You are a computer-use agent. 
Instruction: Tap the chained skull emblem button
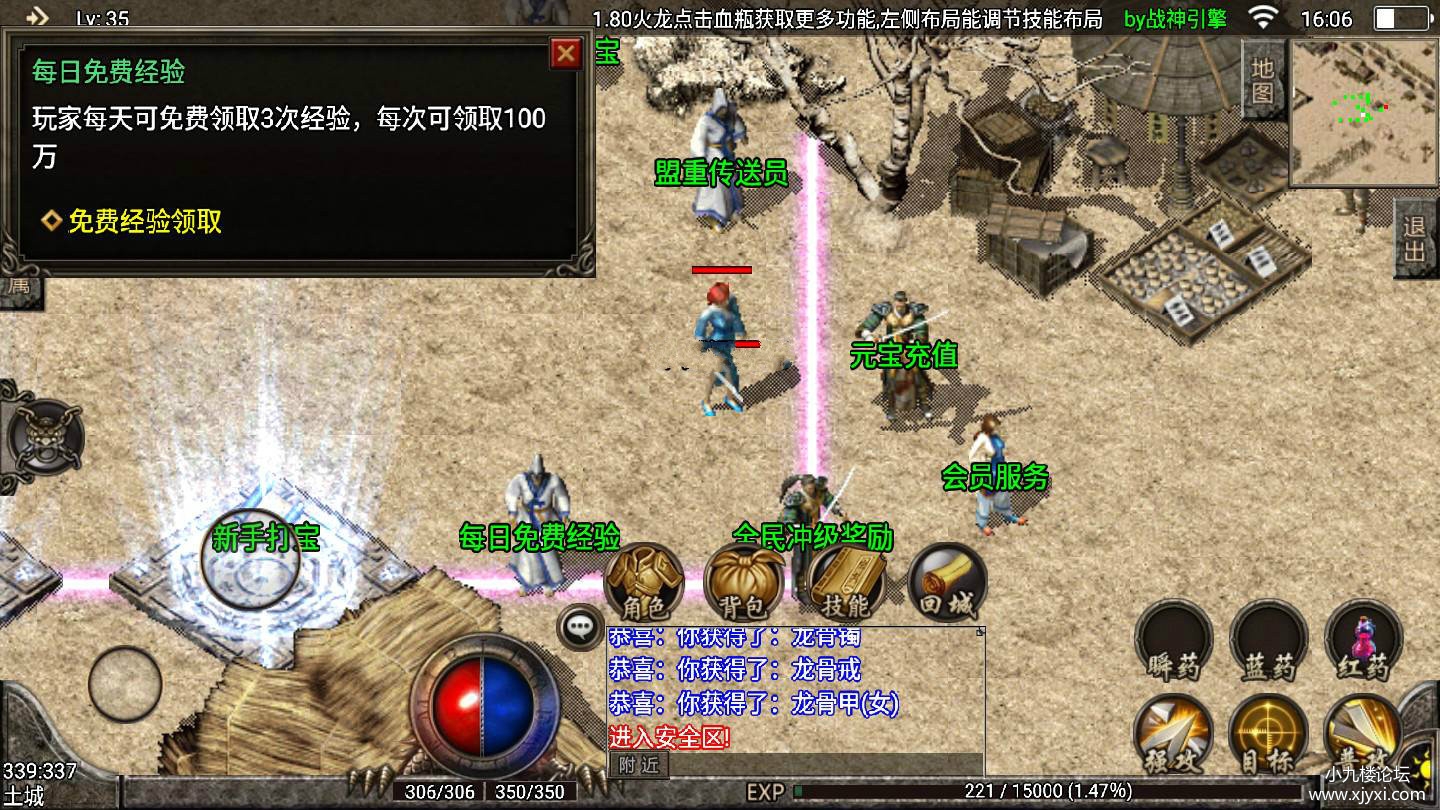point(44,437)
